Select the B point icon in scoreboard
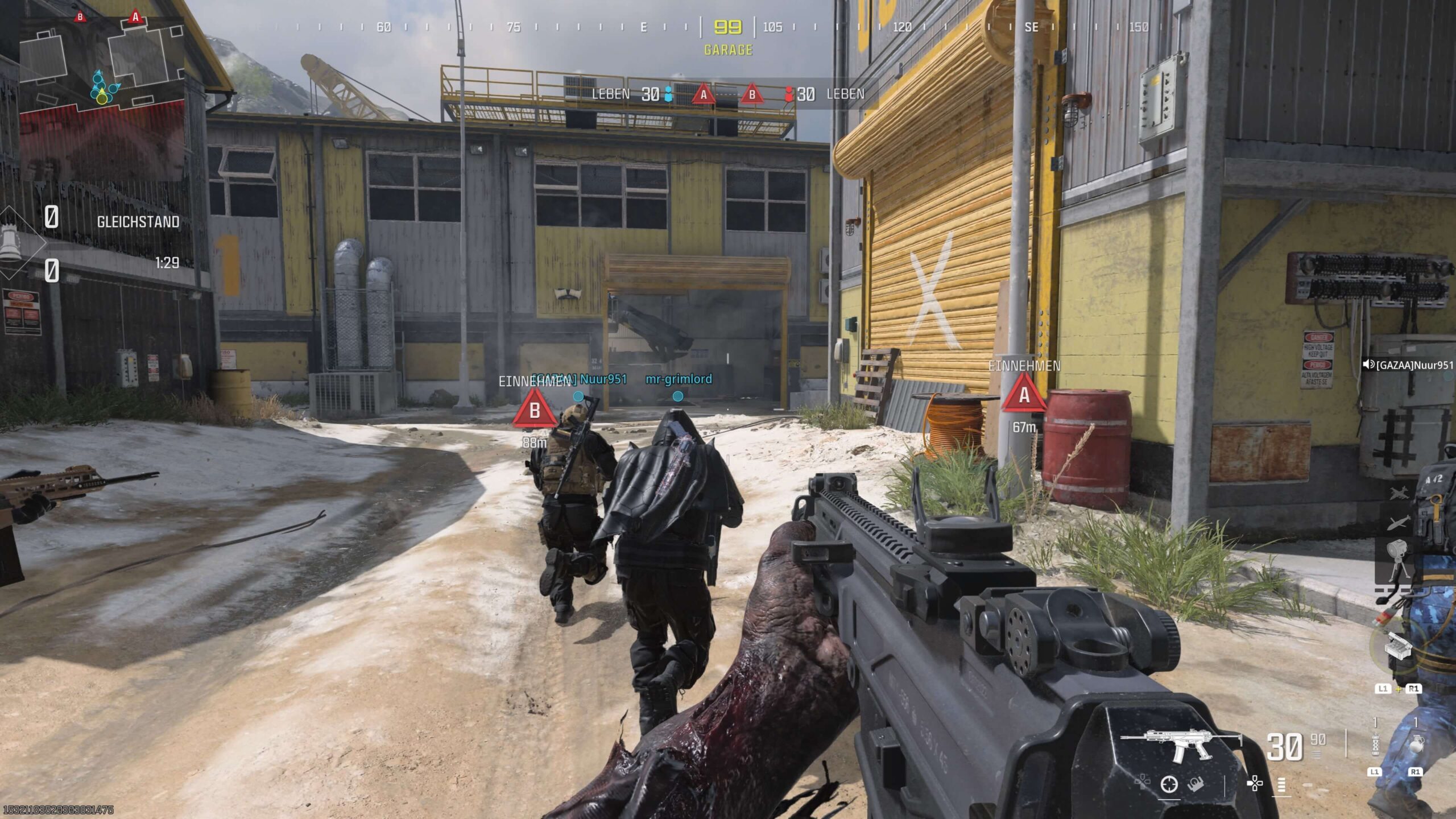Viewport: 1456px width, 819px height. pyautogui.click(x=752, y=94)
